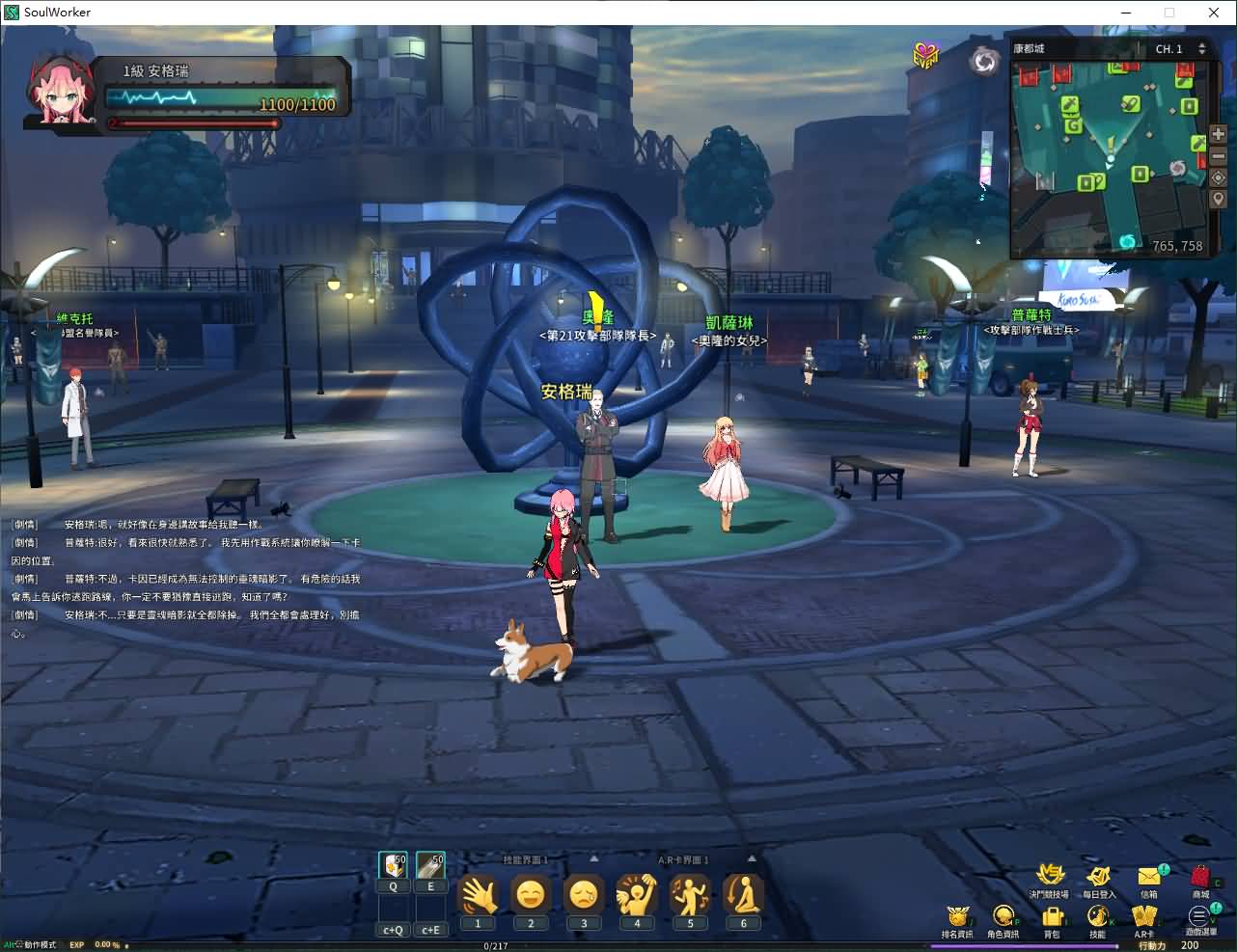Open the 每日登入 daily login rewards
Image resolution: width=1237 pixels, height=952 pixels.
click(1098, 877)
